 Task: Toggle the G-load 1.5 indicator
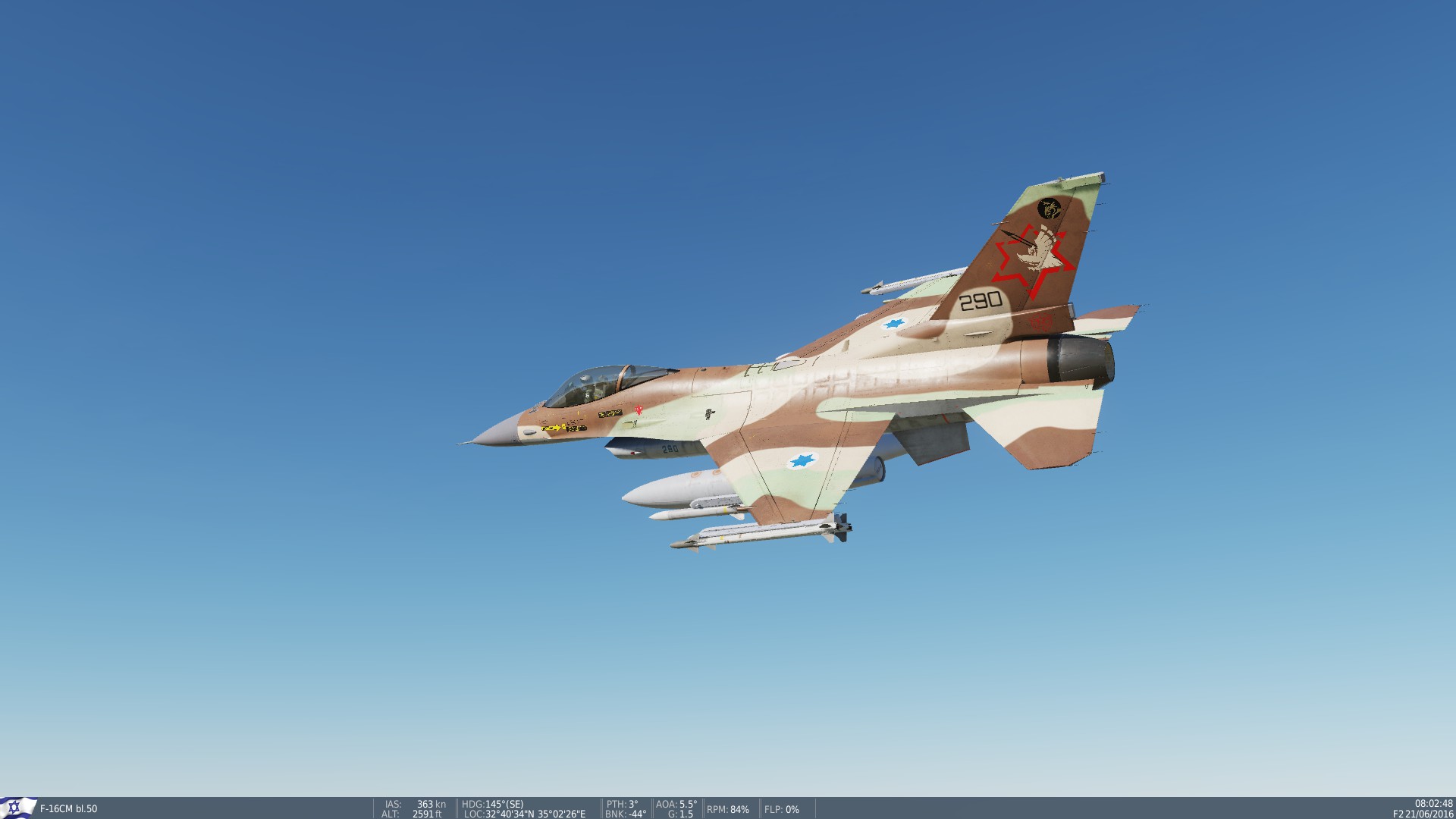tap(680, 811)
